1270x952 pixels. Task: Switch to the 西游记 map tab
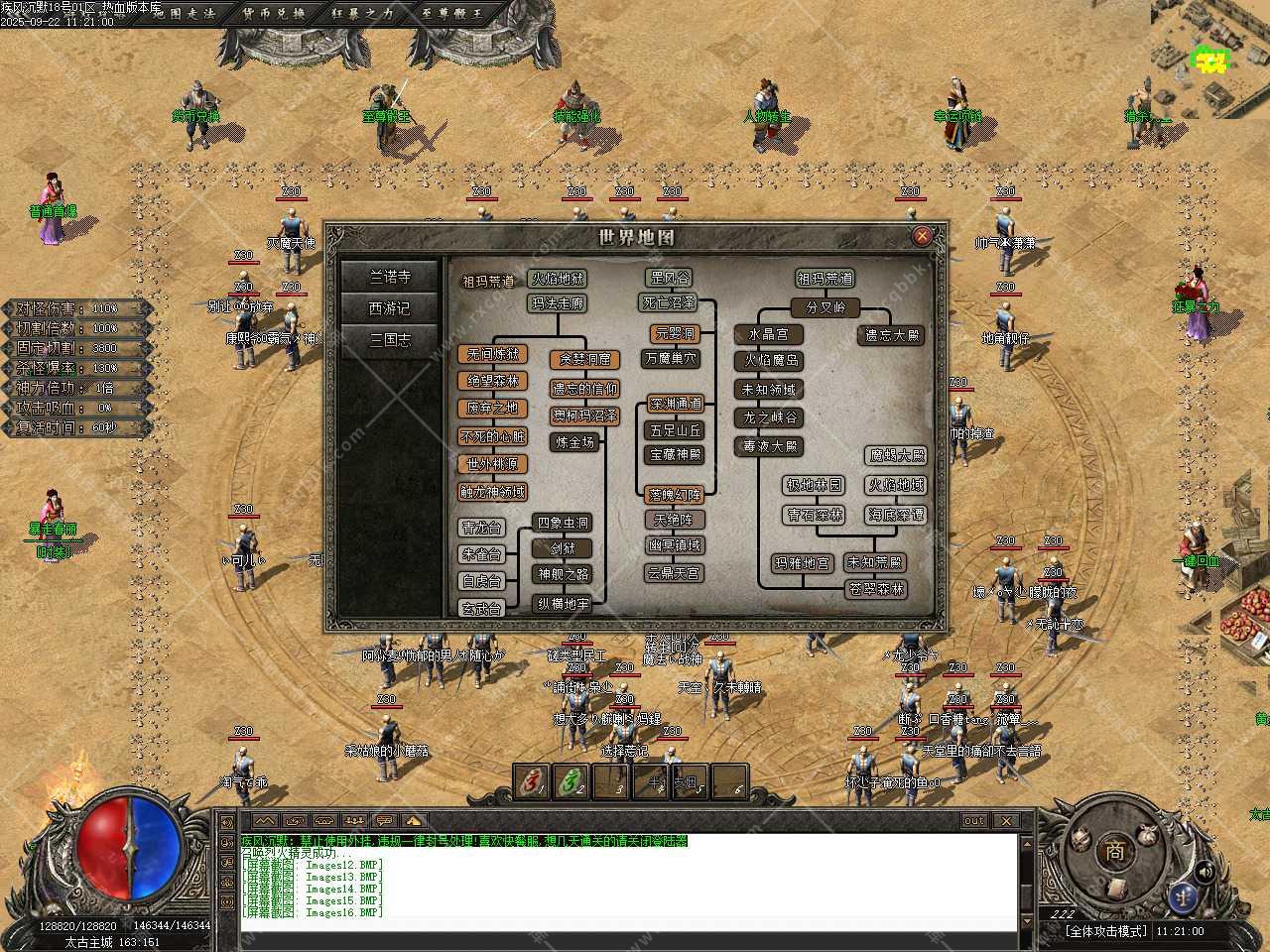390,308
